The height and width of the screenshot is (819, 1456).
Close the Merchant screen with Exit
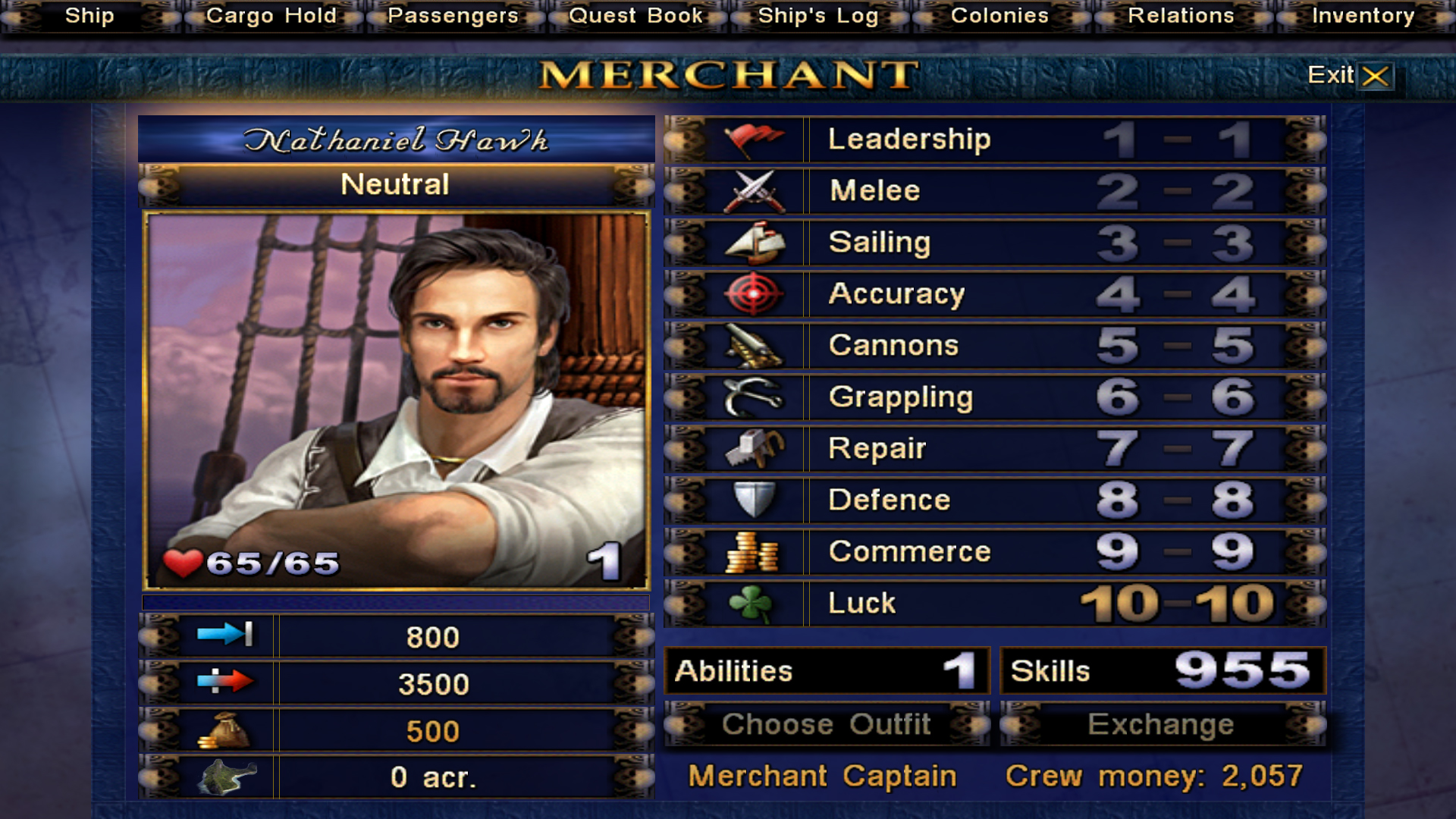coord(1351,75)
